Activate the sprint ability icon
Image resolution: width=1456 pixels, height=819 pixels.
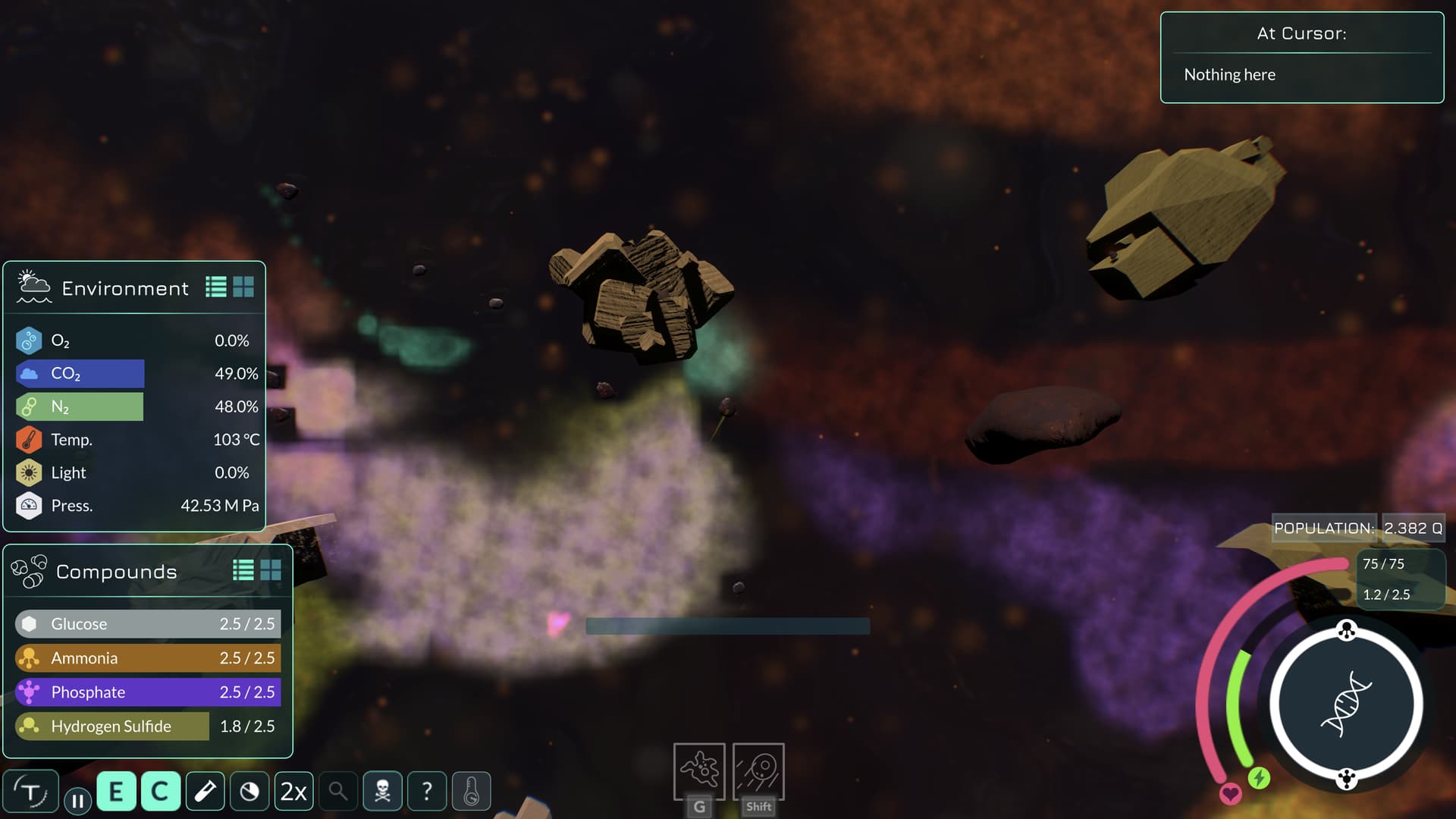(x=758, y=770)
